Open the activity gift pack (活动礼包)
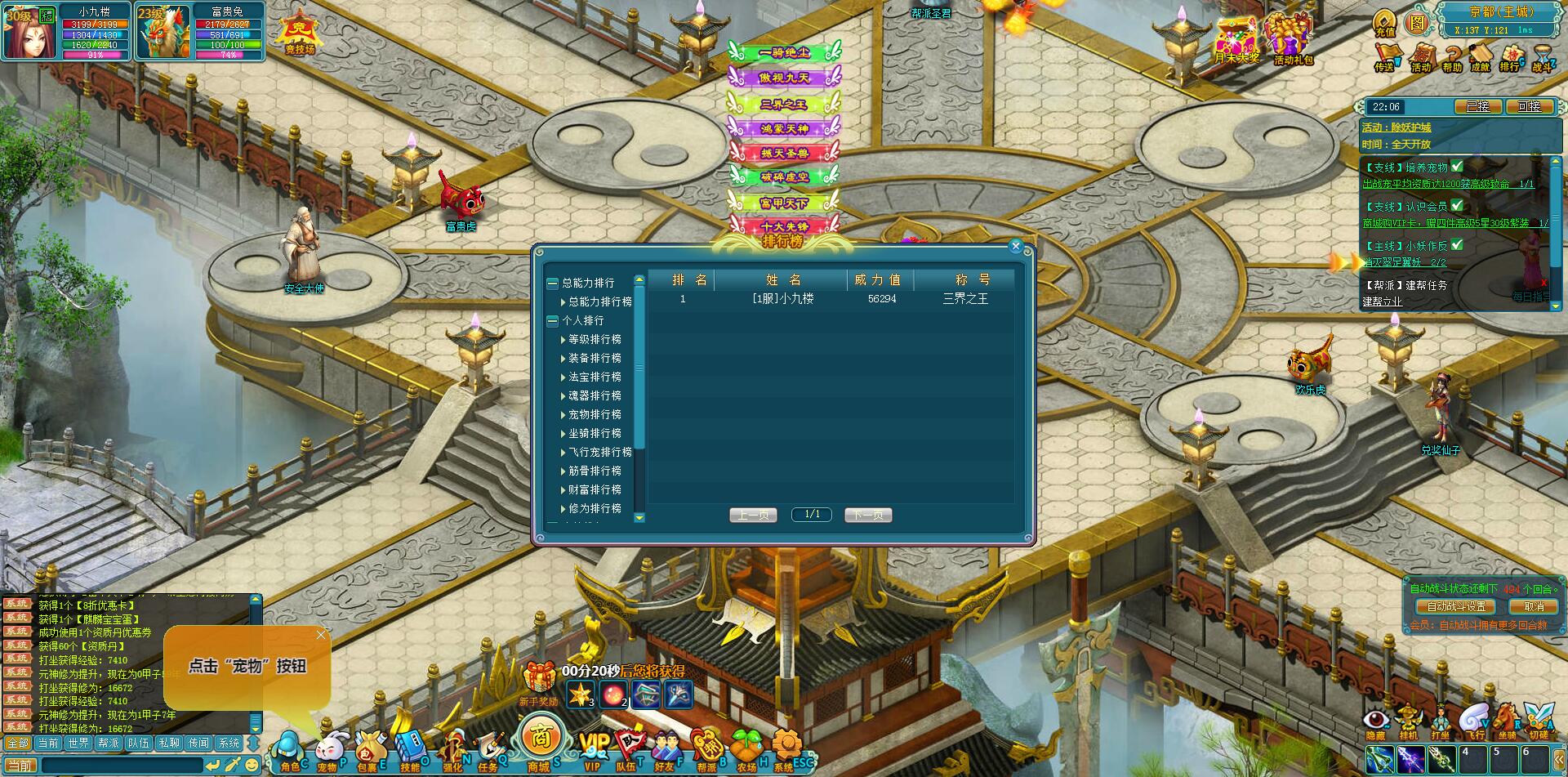Viewport: 1568px width, 777px height. tap(1292, 40)
